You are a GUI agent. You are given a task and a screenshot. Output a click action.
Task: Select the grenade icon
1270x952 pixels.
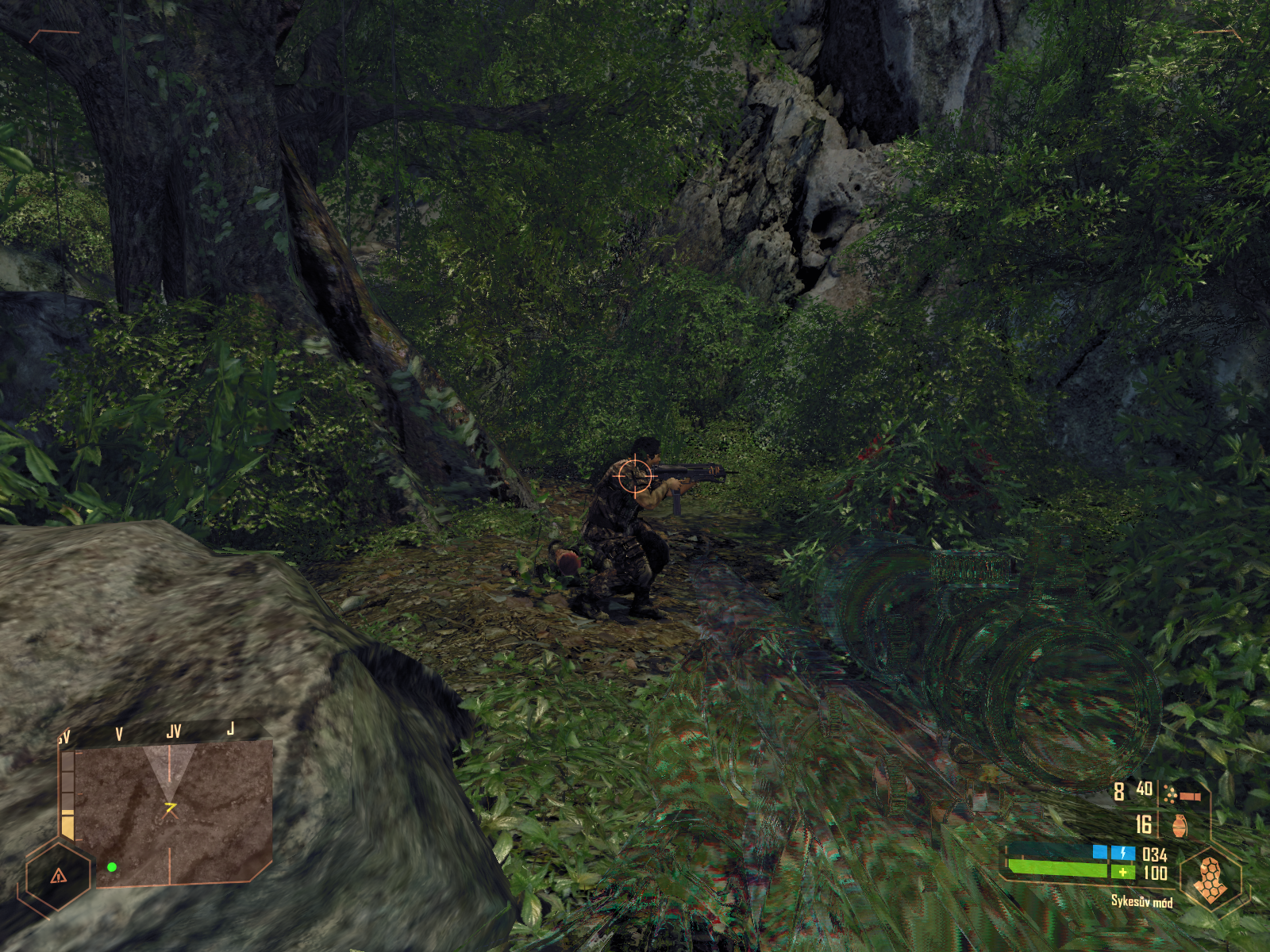pos(1180,826)
